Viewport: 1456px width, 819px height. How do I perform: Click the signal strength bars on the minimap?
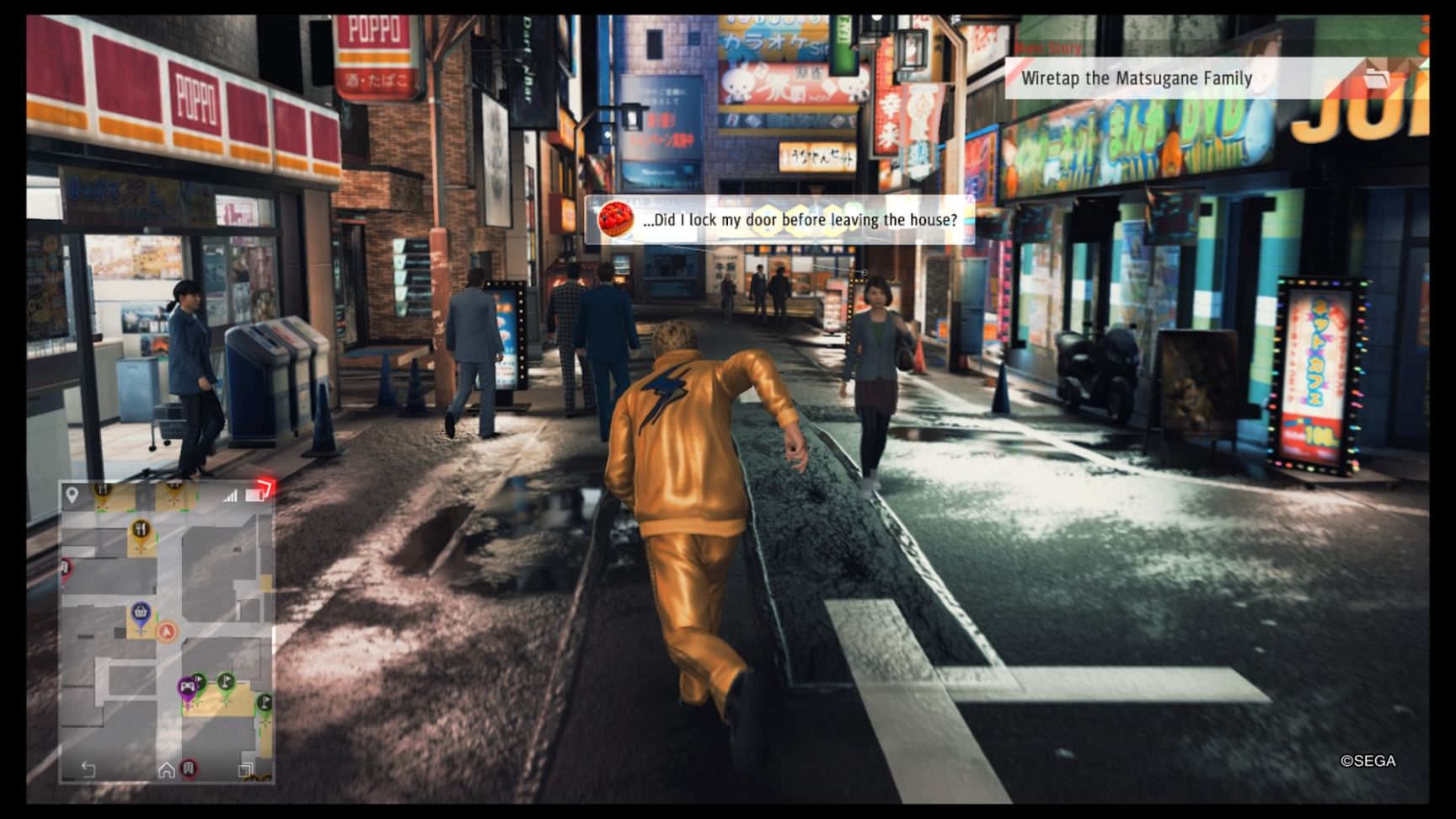pyautogui.click(x=231, y=495)
